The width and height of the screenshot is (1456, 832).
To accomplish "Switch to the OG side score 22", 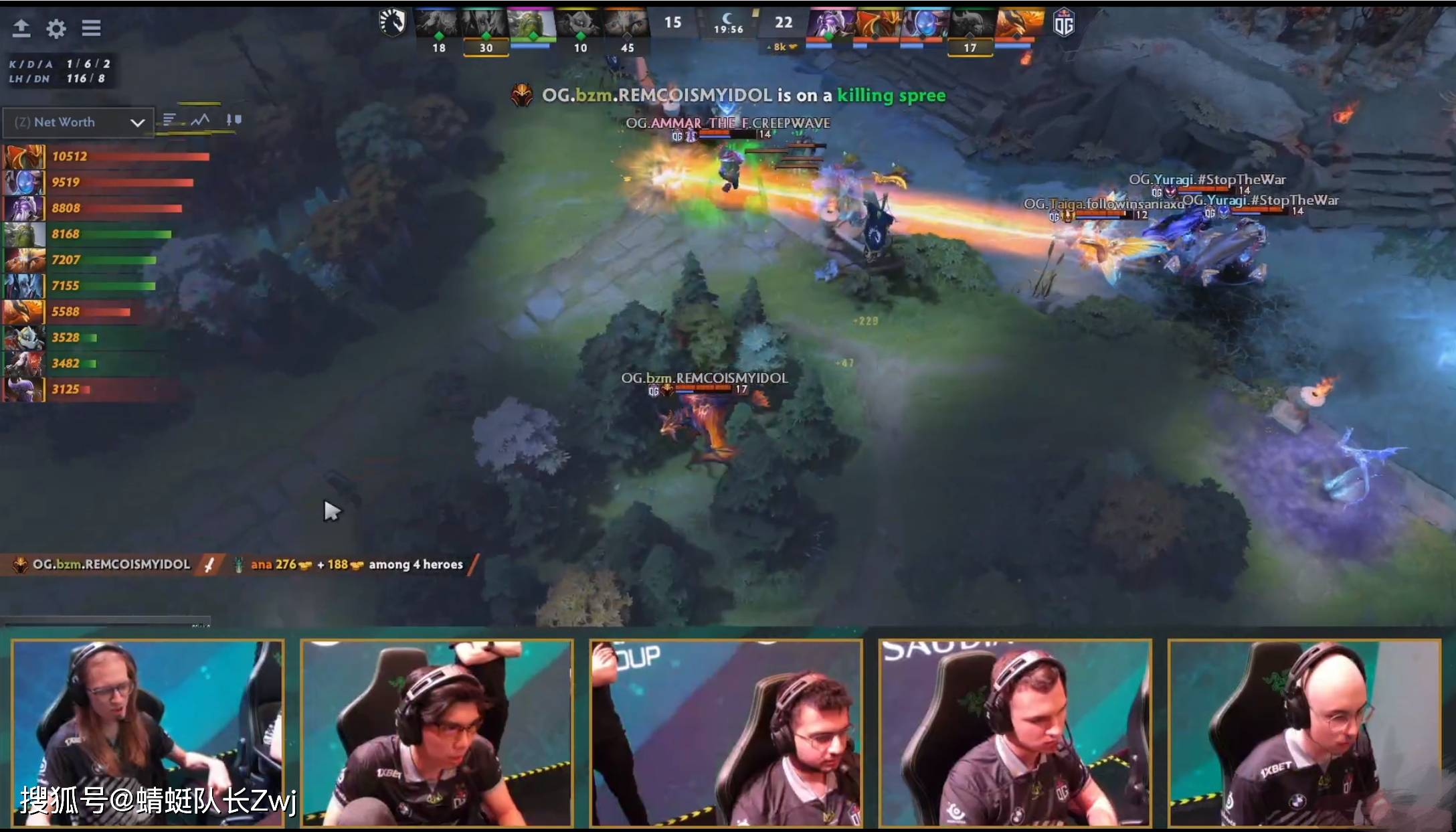I will click(783, 22).
